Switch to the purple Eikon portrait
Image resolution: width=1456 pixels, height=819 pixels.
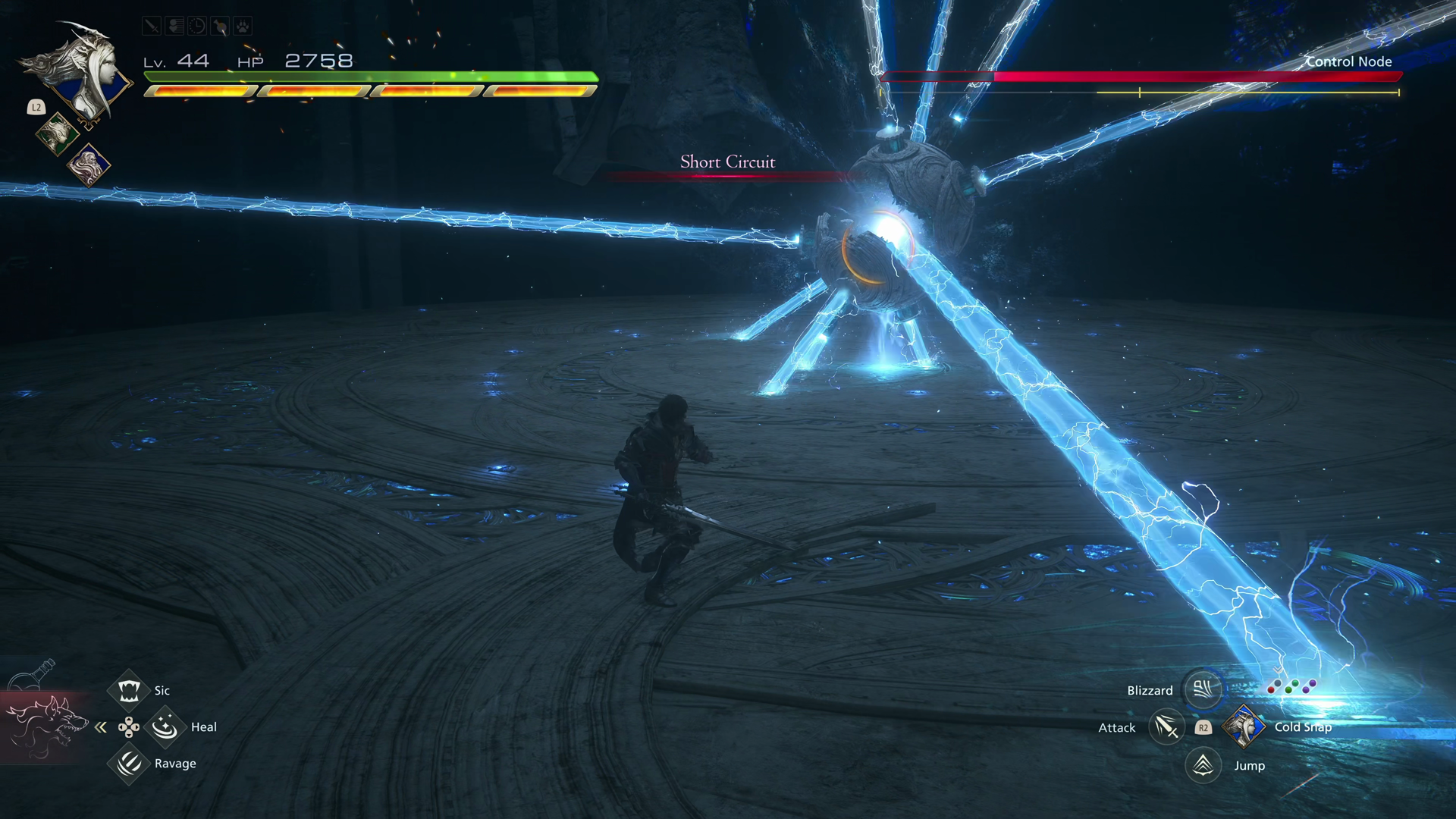coord(89,165)
